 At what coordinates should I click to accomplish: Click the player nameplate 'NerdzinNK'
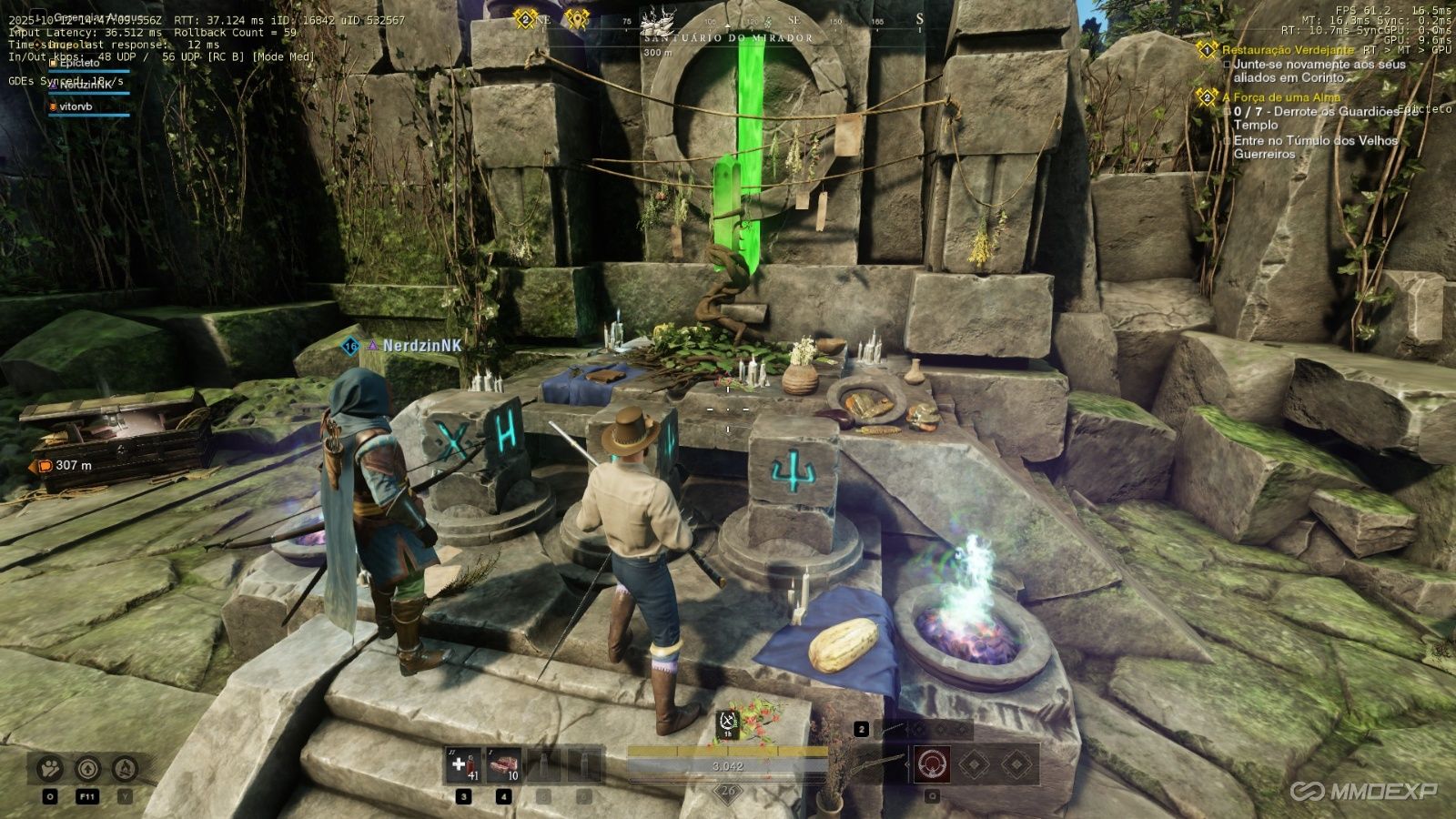coord(420,347)
